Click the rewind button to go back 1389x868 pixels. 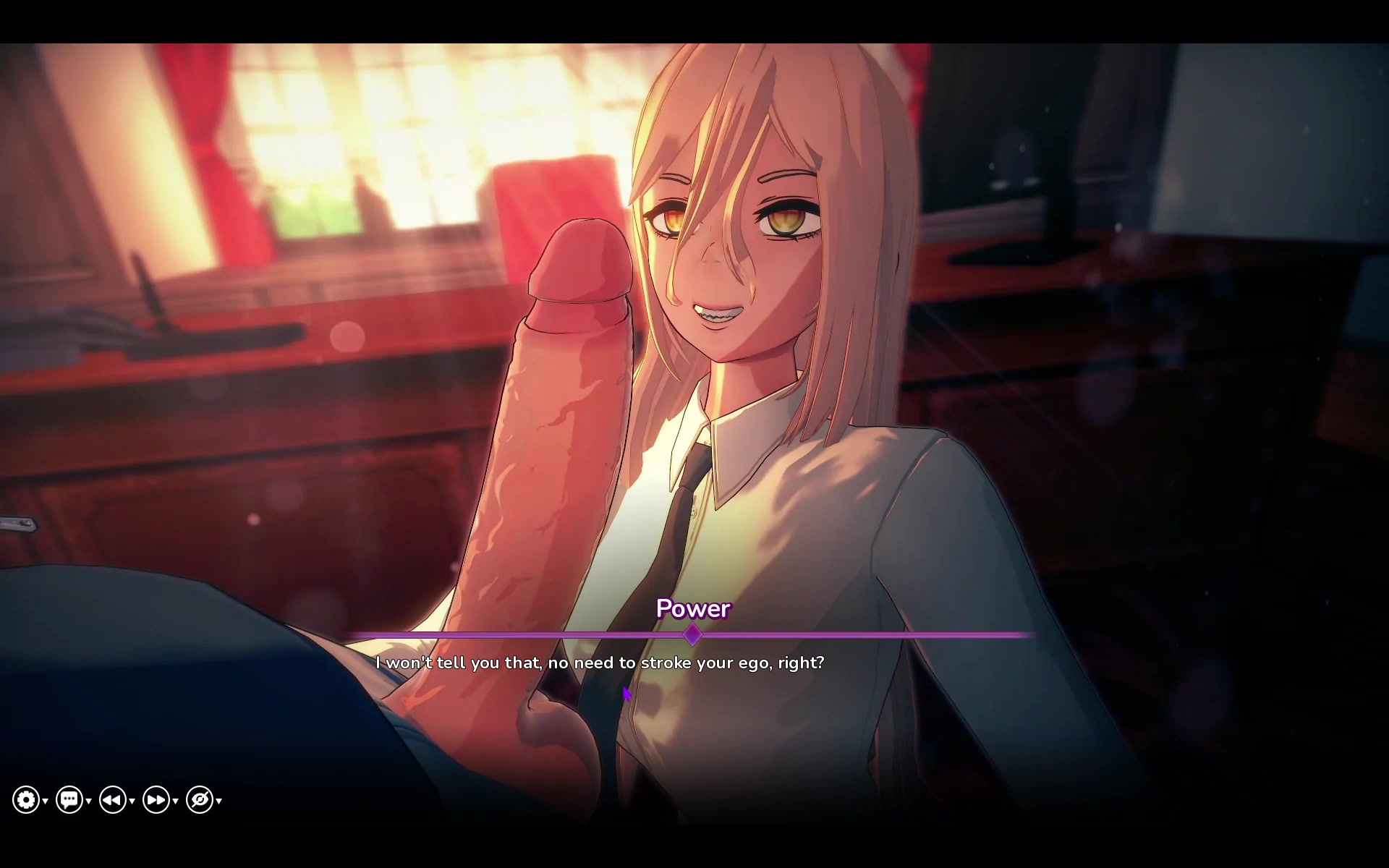[113, 800]
